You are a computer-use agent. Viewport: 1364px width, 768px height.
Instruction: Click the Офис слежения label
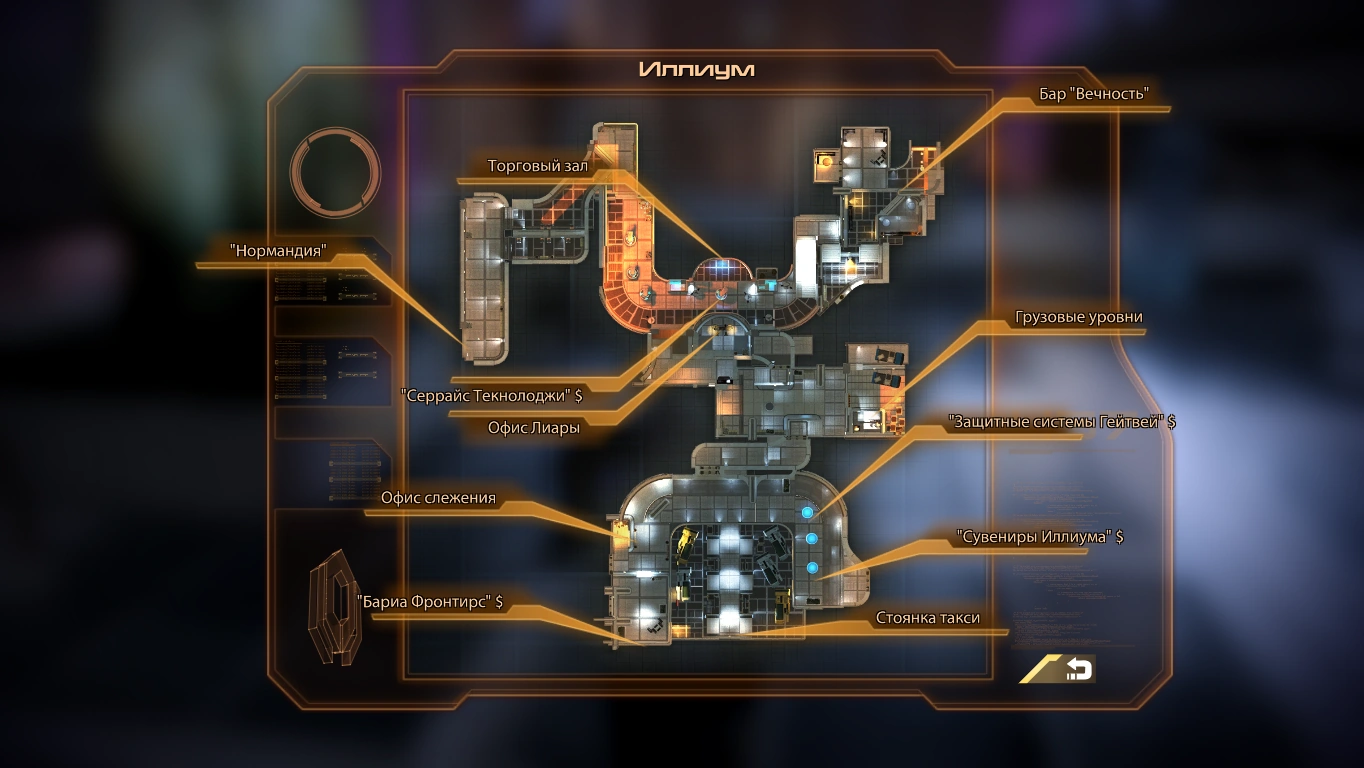point(440,498)
